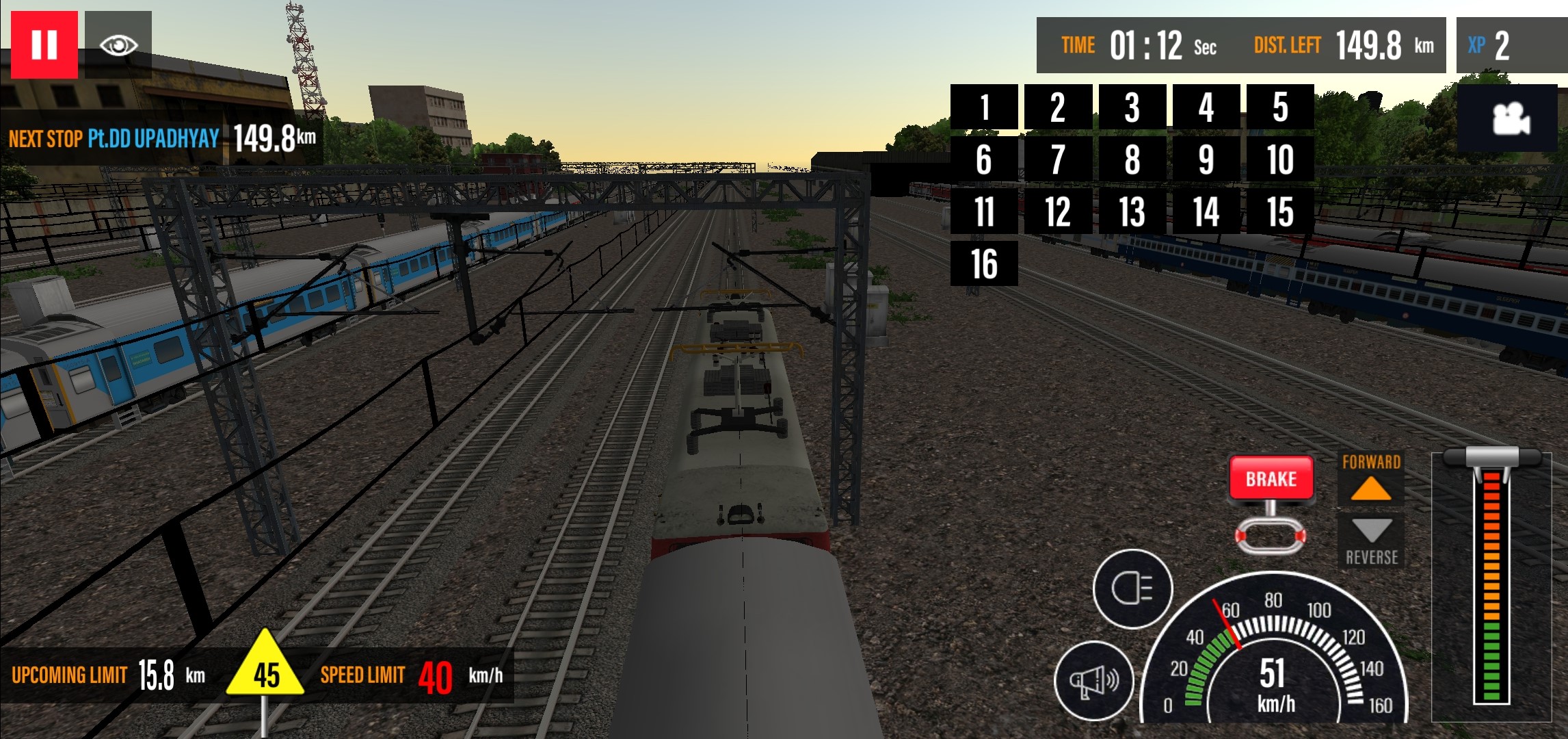Image resolution: width=1568 pixels, height=739 pixels.
Task: Choose number tile 6
Action: click(x=984, y=159)
